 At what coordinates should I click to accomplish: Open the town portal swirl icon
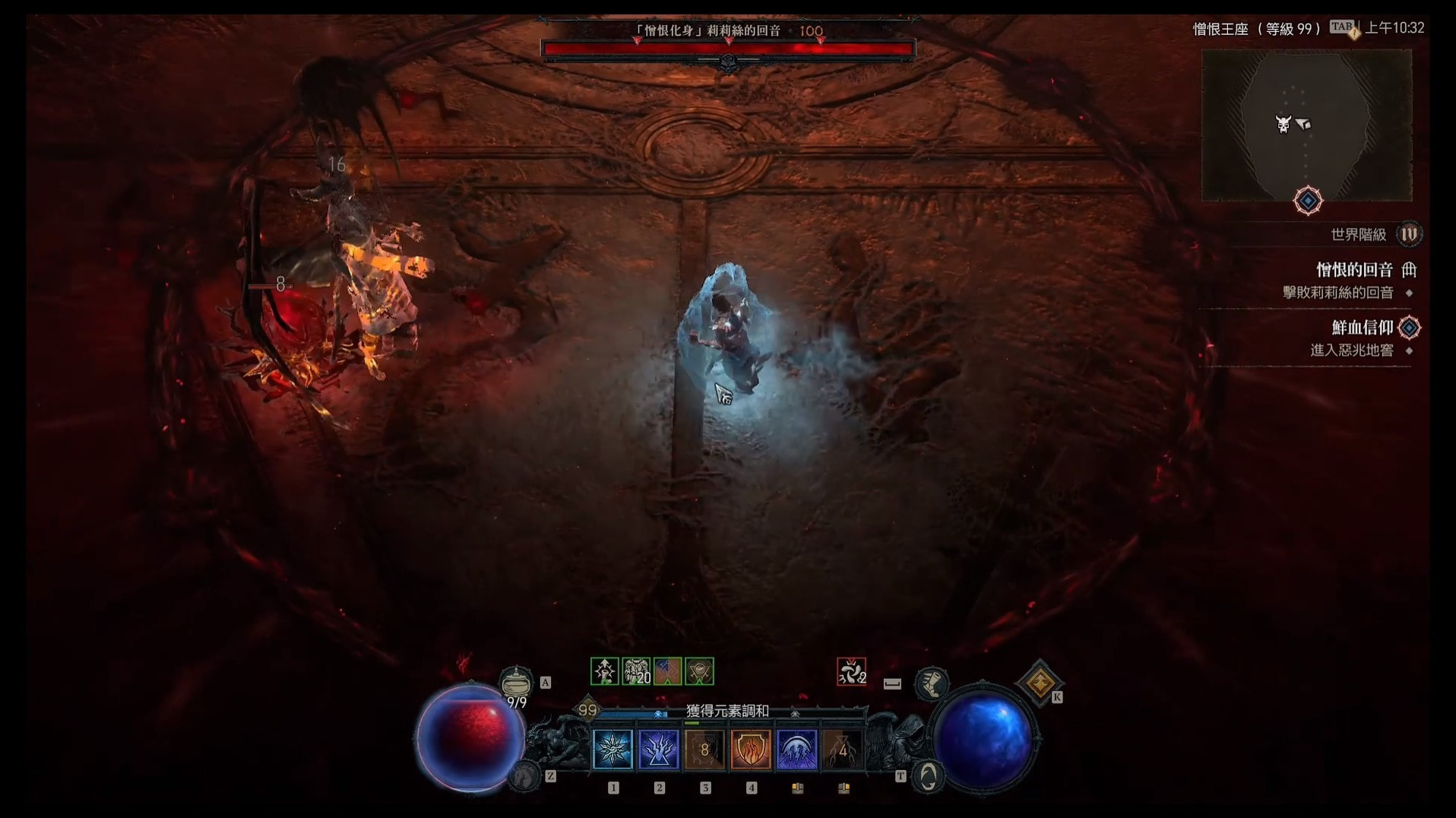pos(928,776)
